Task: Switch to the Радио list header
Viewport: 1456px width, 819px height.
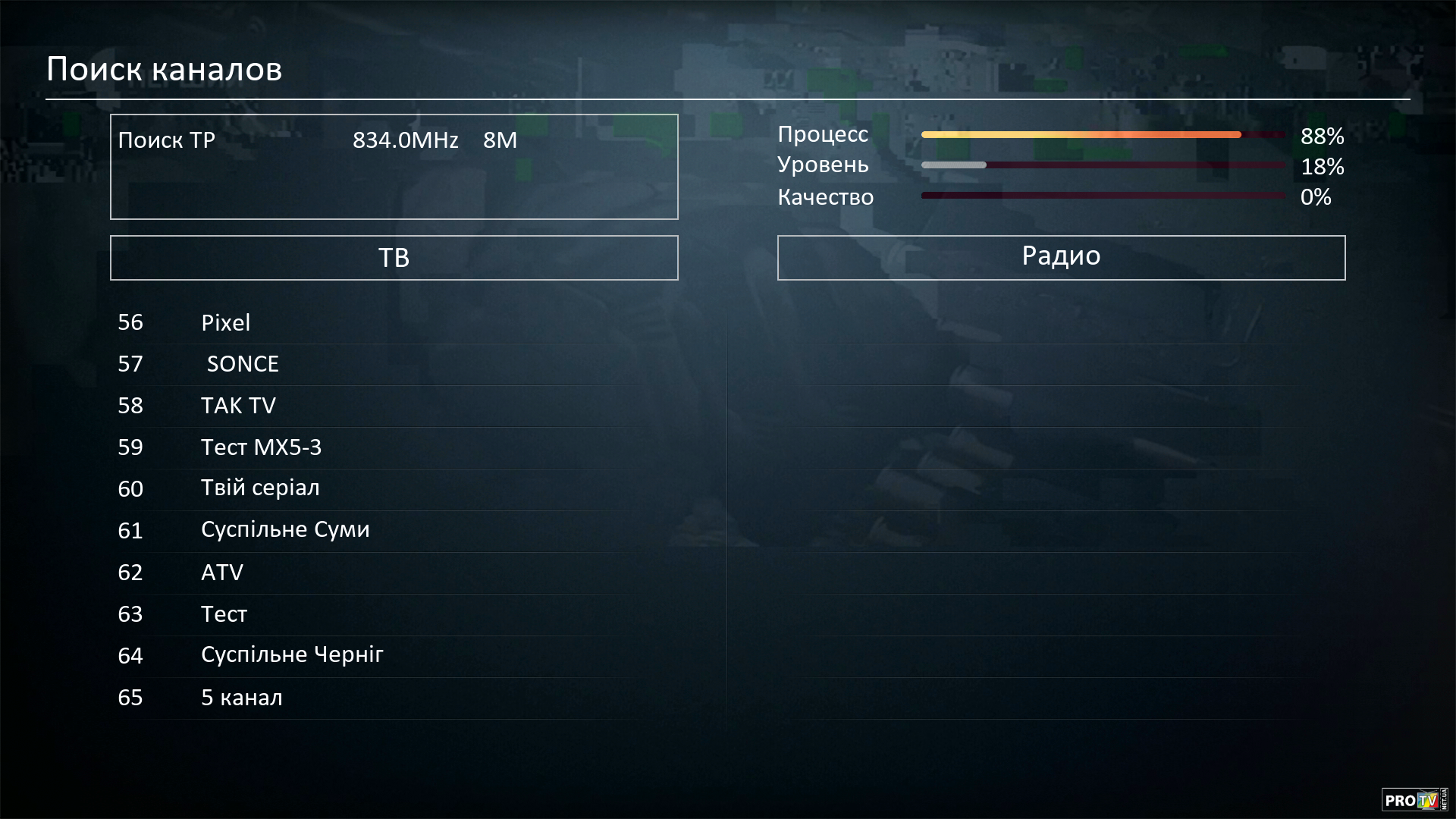Action: (1061, 258)
